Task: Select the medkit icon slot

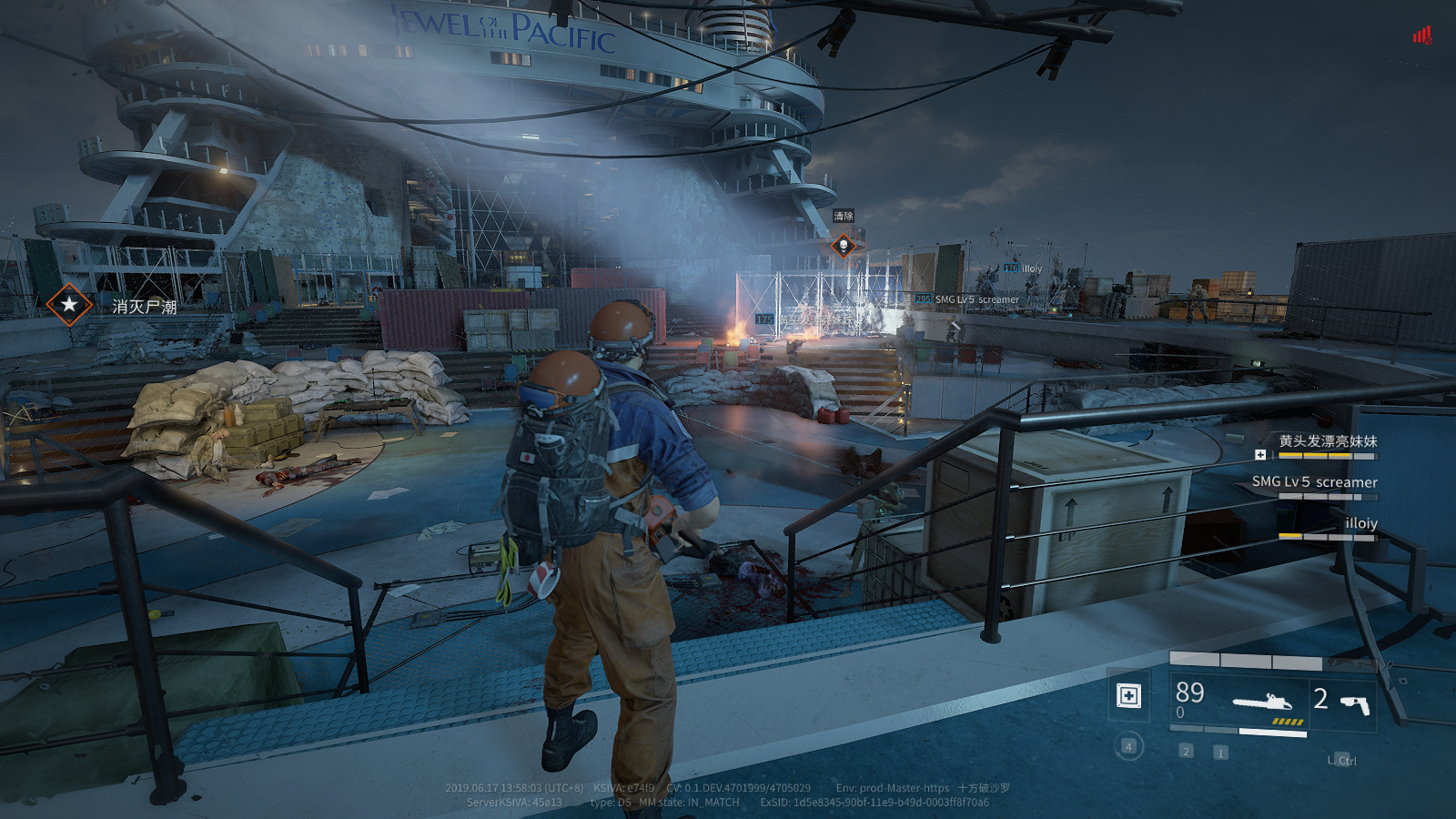Action: point(1128,696)
